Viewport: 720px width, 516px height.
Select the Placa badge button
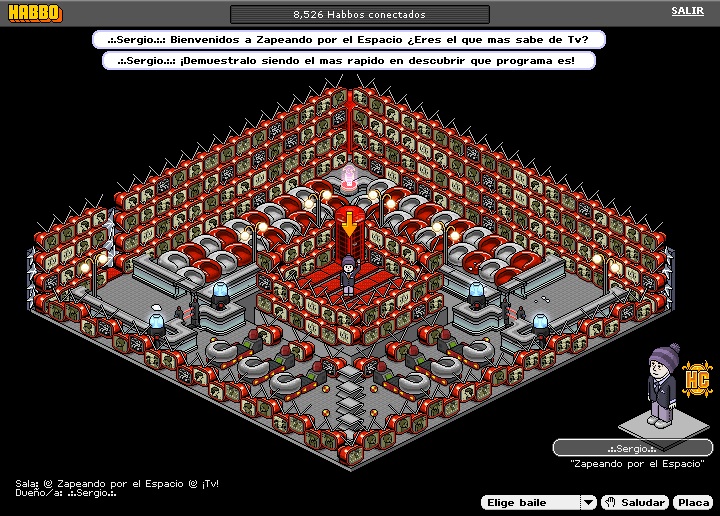692,502
